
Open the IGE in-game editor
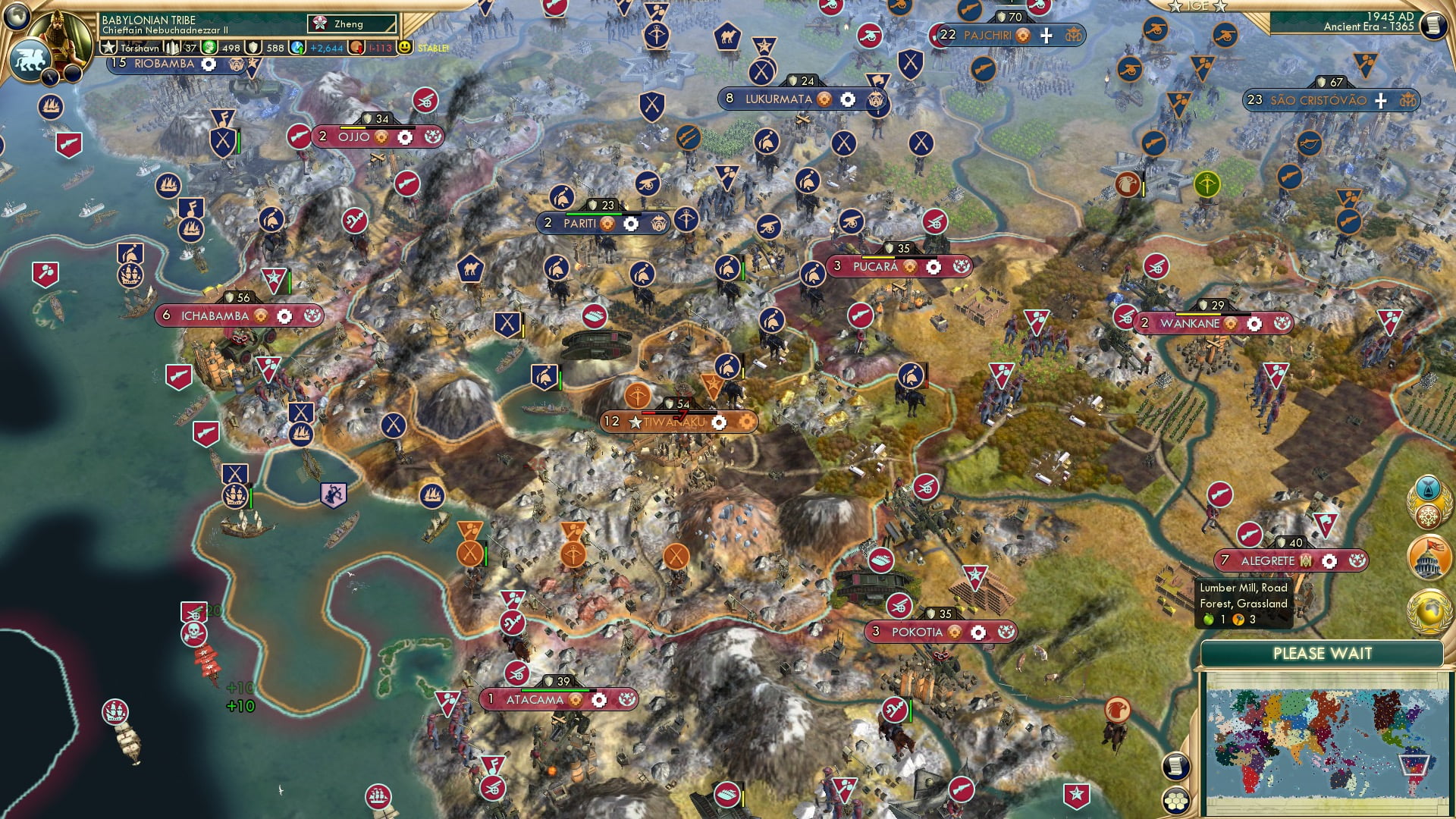coord(1197,6)
